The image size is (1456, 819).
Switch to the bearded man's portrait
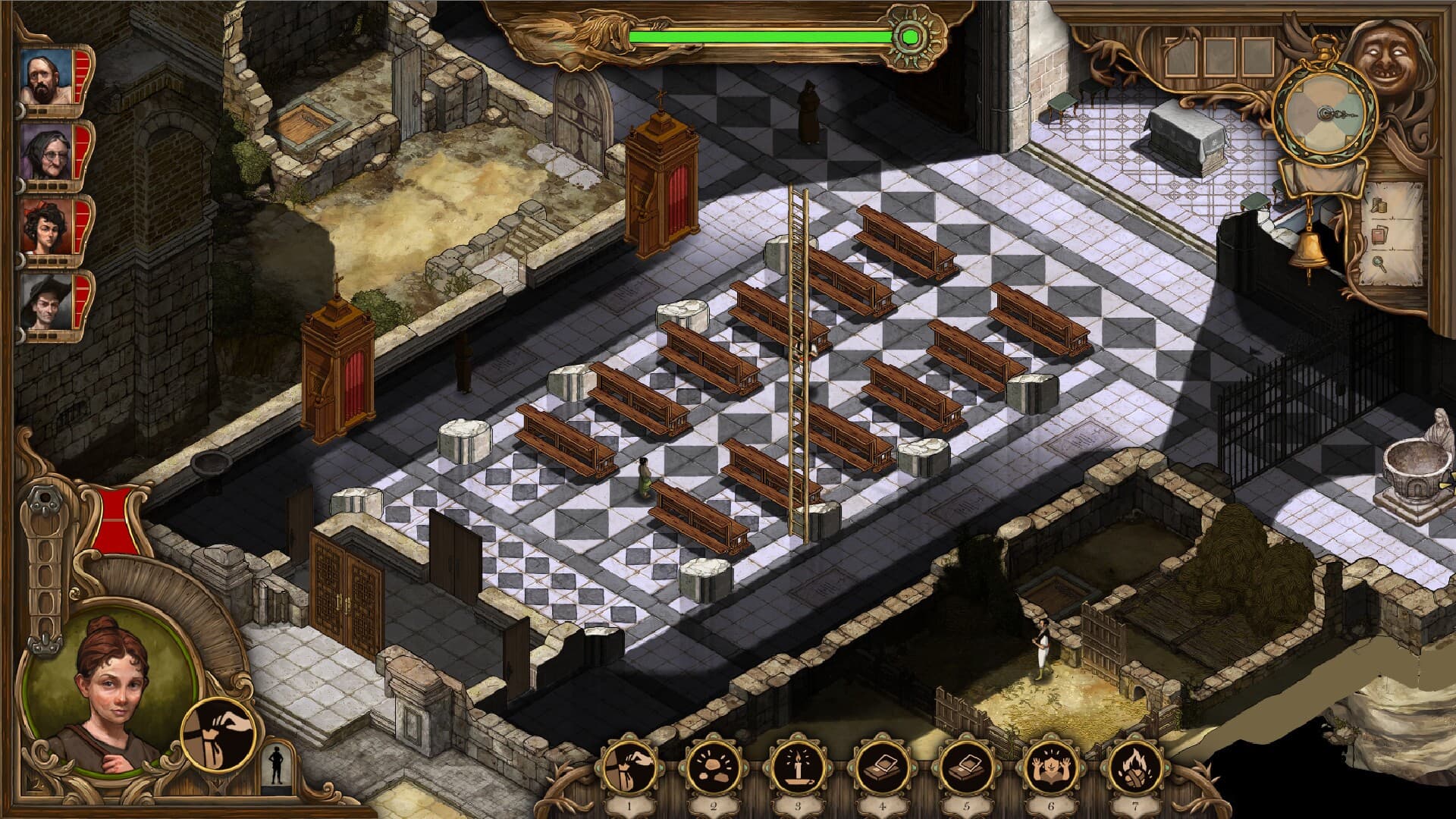click(47, 76)
